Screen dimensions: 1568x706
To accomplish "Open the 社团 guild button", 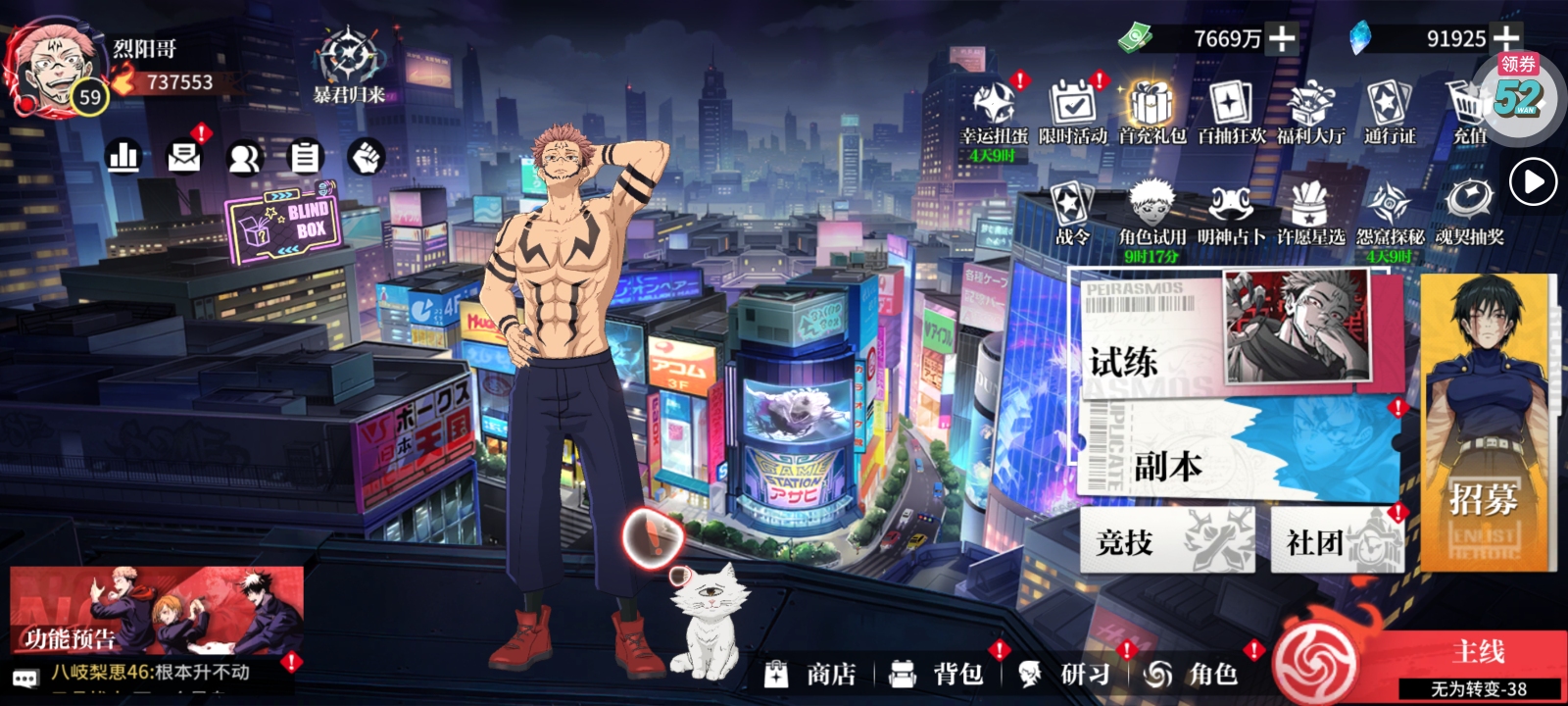I will [x=1337, y=540].
